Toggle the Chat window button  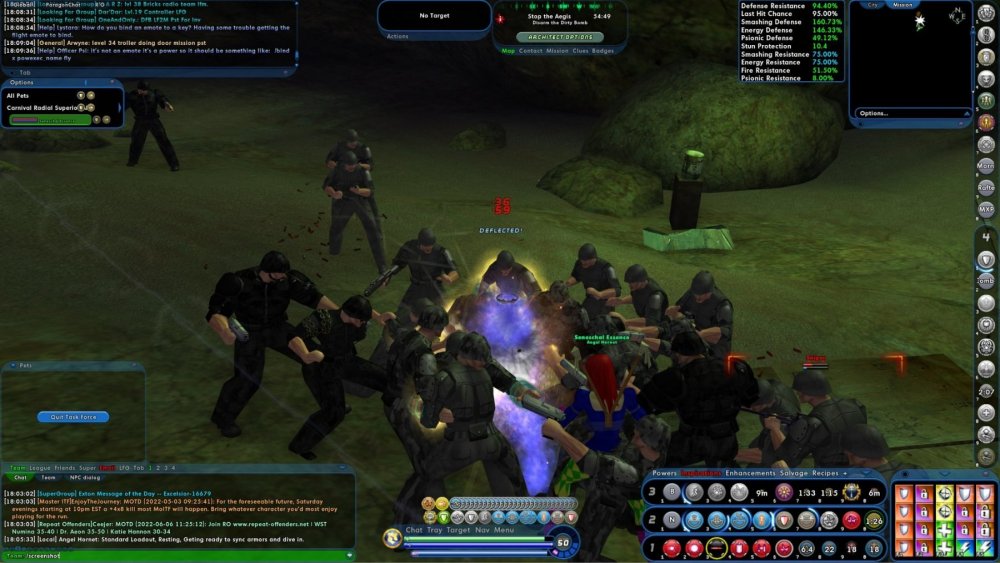[x=414, y=530]
